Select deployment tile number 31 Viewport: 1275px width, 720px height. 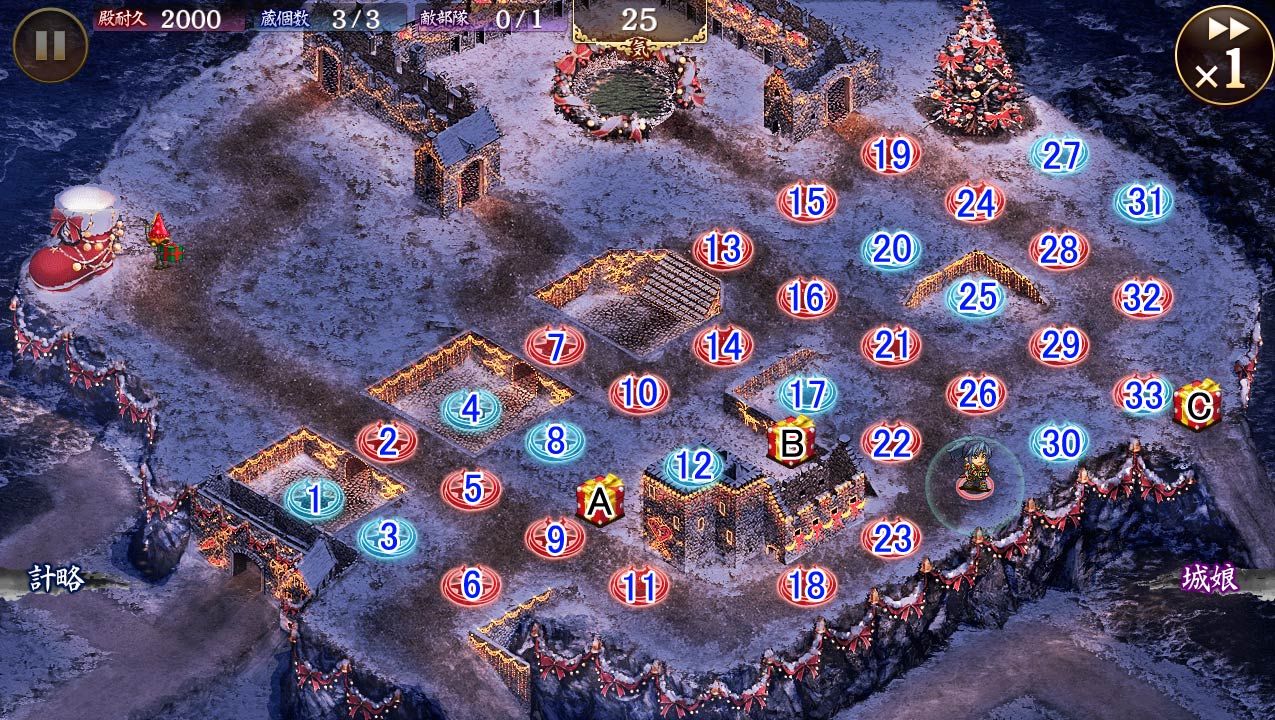click(x=1144, y=202)
